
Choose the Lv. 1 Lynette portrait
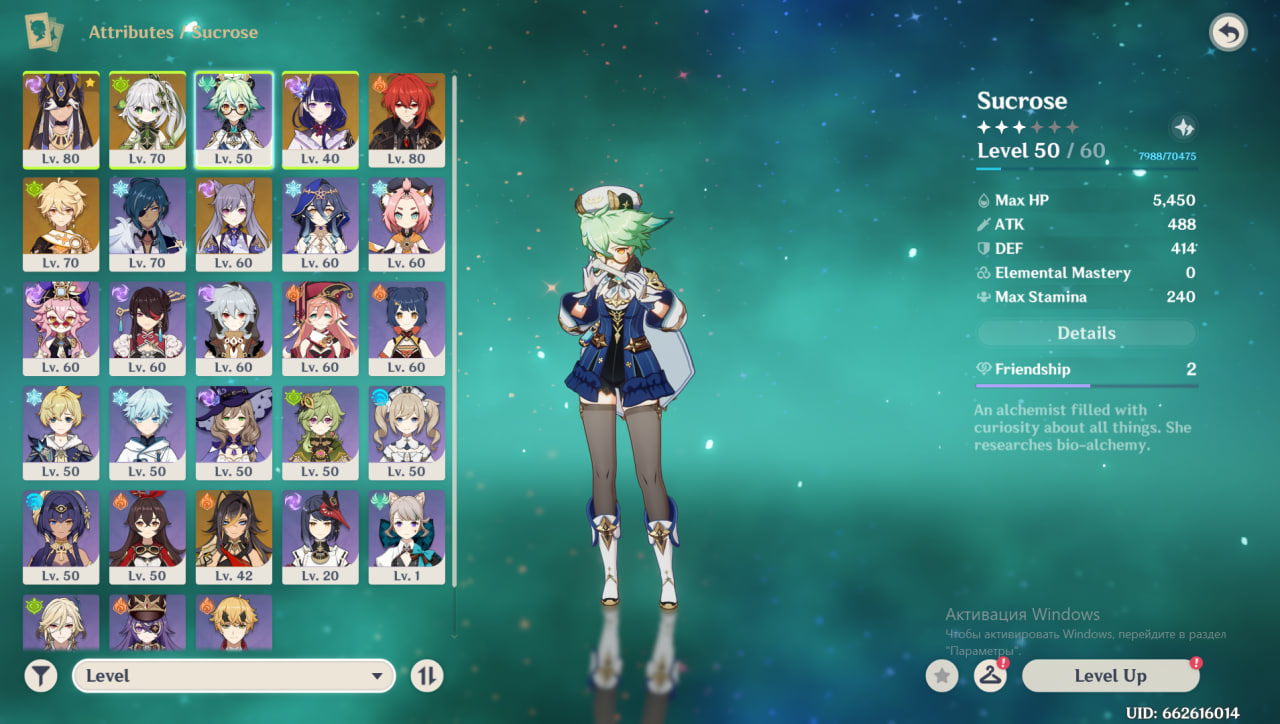coord(407,536)
